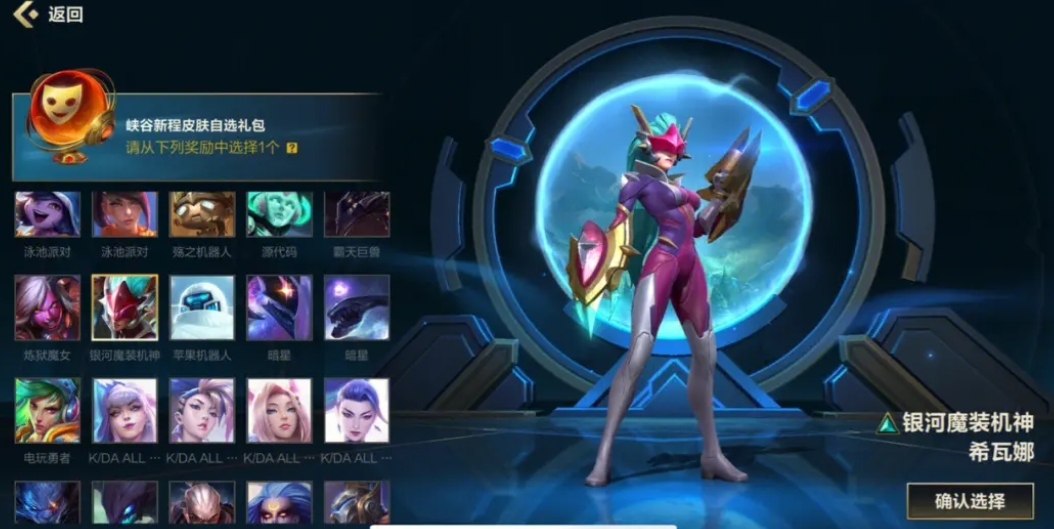Select the 暗星 skin with purple helmet
Screen dimensions: 1054x529
click(x=279, y=308)
